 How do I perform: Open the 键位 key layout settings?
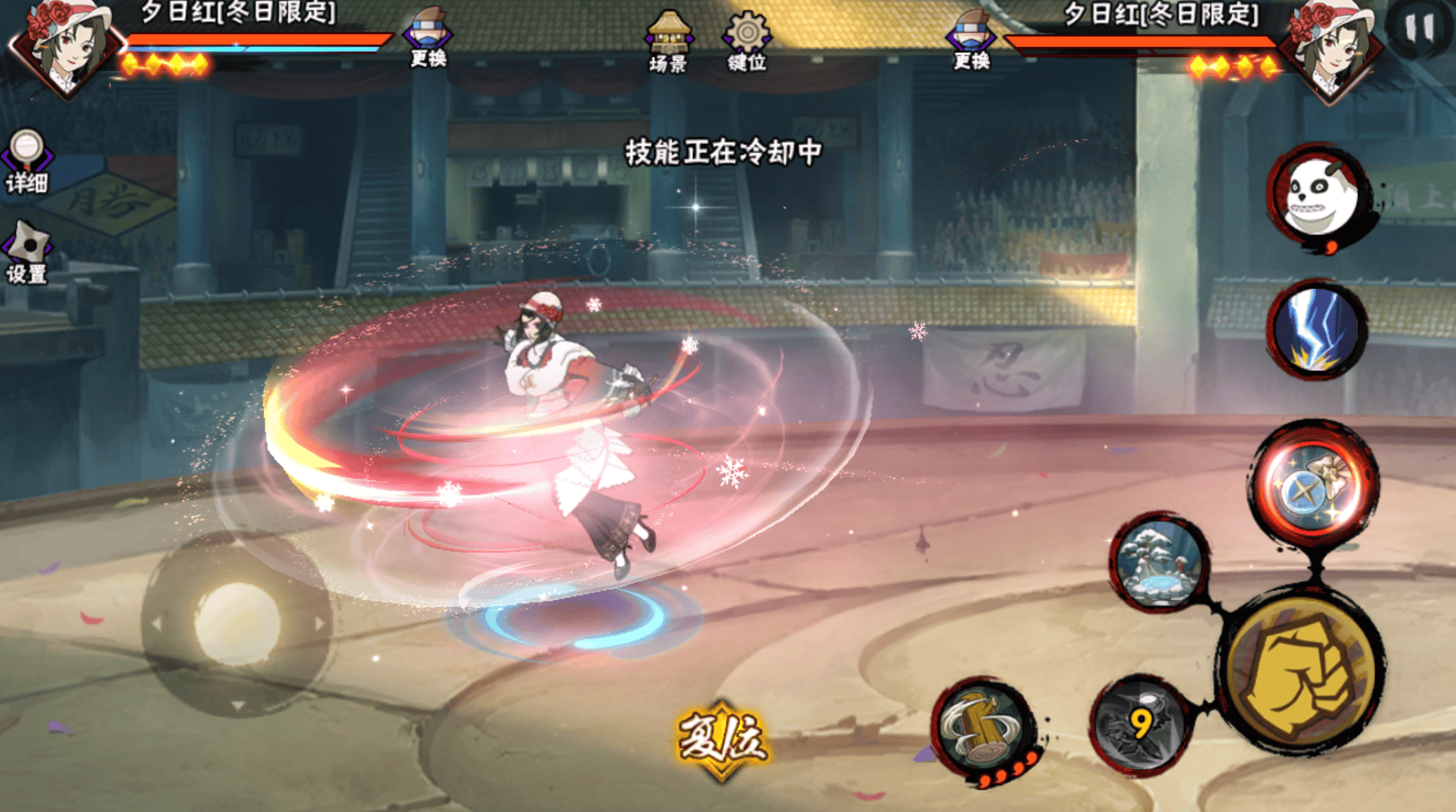pyautogui.click(x=747, y=41)
